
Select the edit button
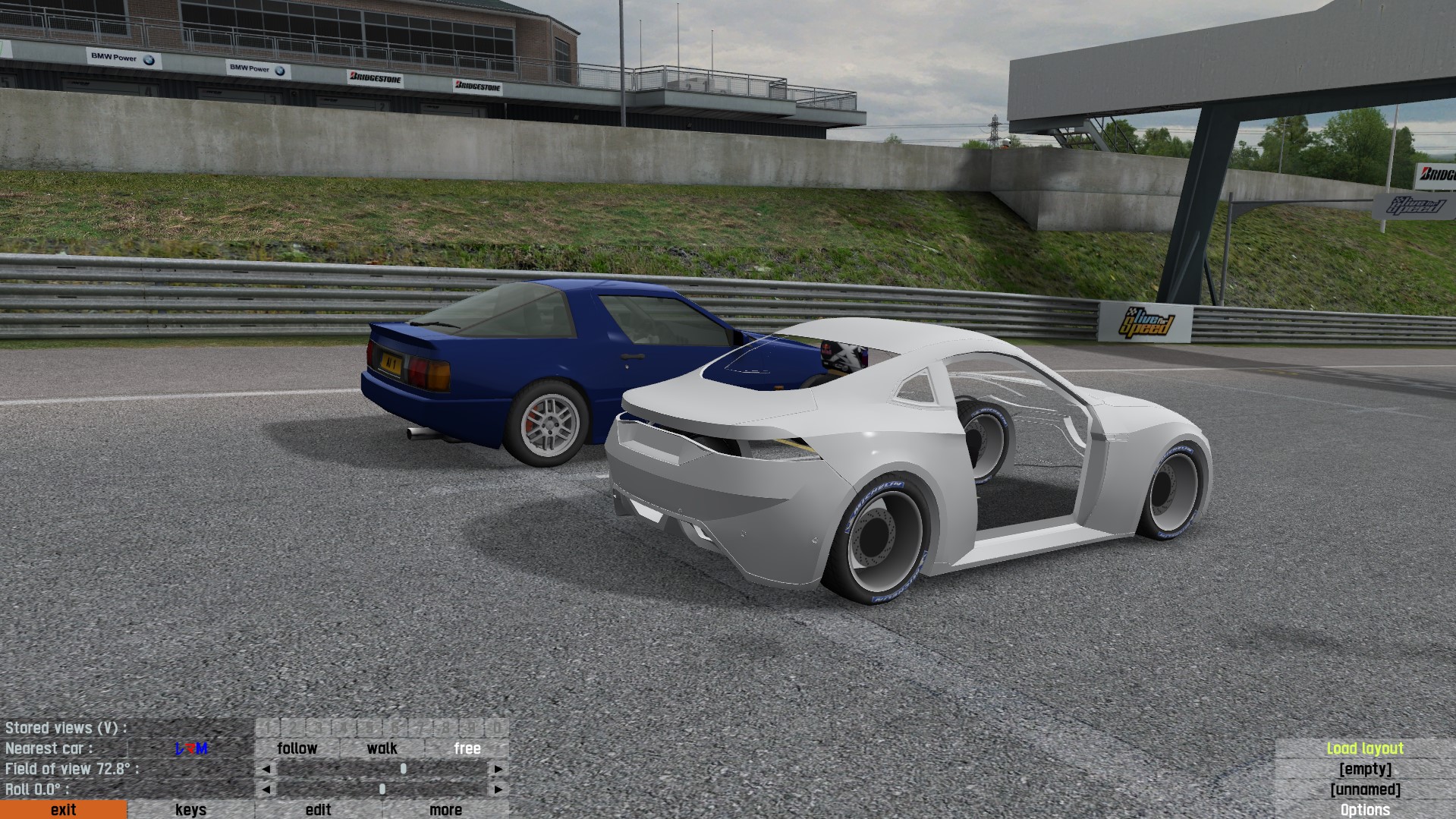318,810
